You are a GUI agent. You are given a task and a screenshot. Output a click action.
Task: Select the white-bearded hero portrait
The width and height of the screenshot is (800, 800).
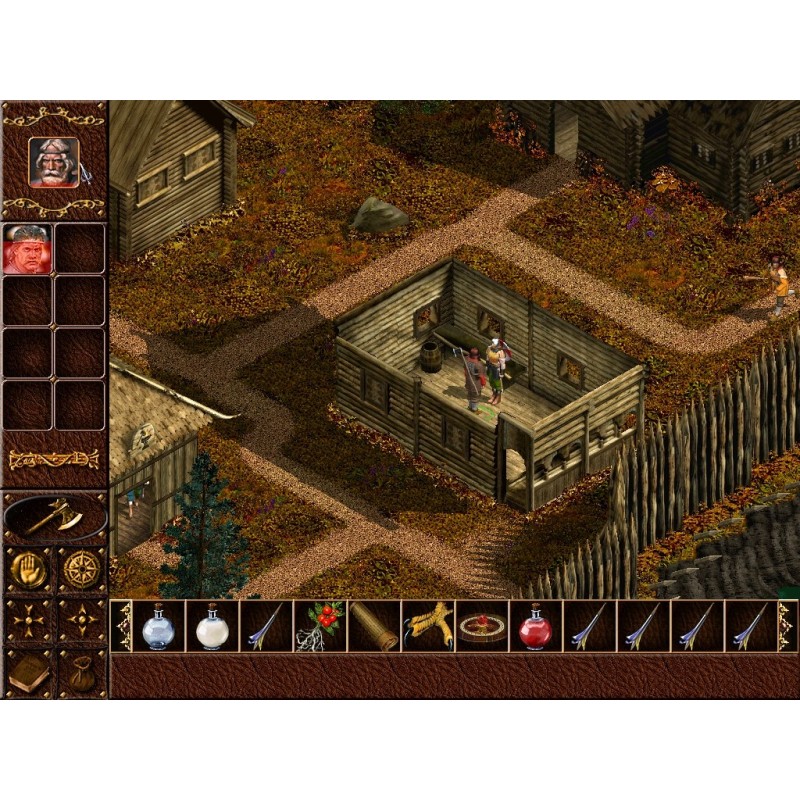coord(54,162)
